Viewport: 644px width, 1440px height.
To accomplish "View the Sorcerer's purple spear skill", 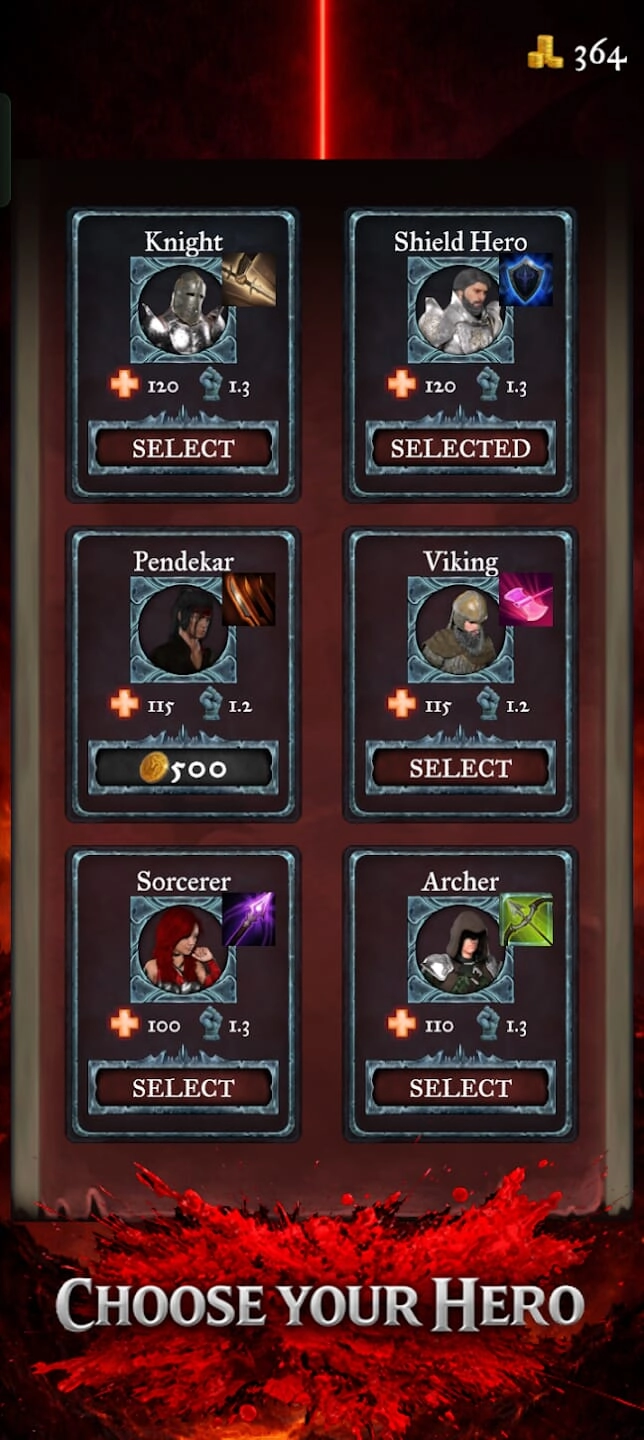I will point(248,919).
